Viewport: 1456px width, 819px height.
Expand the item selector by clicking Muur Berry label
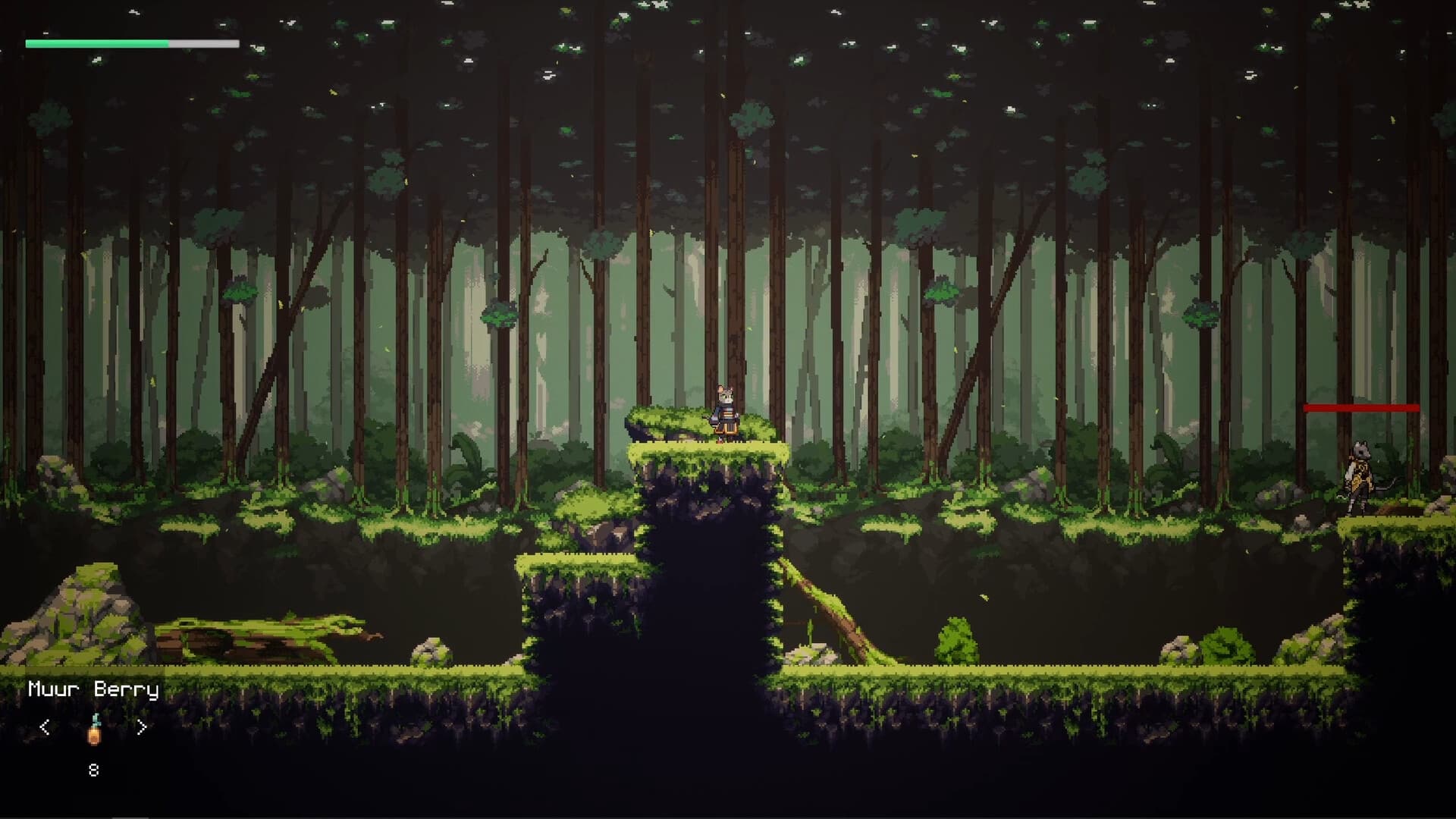93,689
